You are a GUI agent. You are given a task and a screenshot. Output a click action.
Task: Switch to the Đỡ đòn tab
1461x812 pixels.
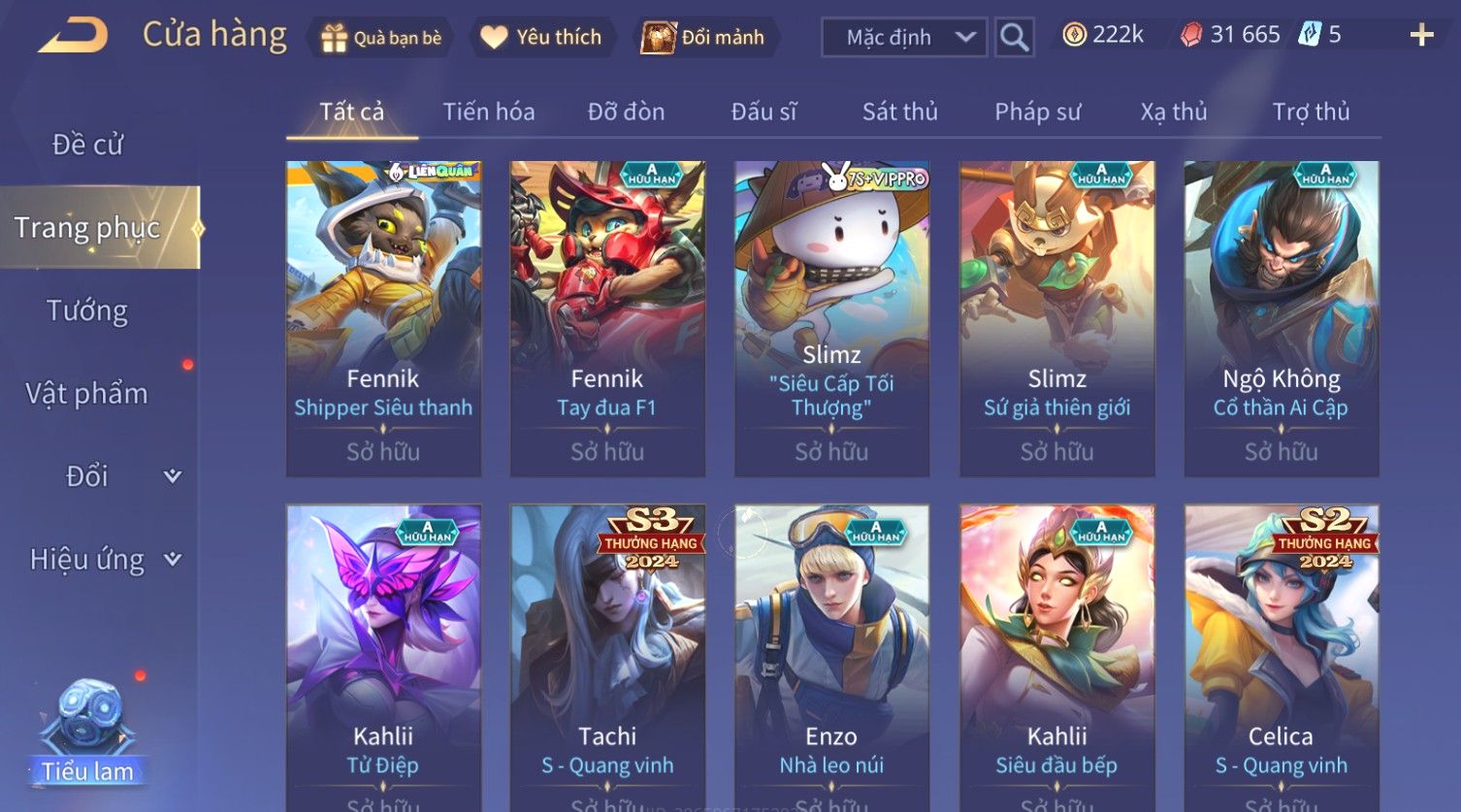coord(626,112)
